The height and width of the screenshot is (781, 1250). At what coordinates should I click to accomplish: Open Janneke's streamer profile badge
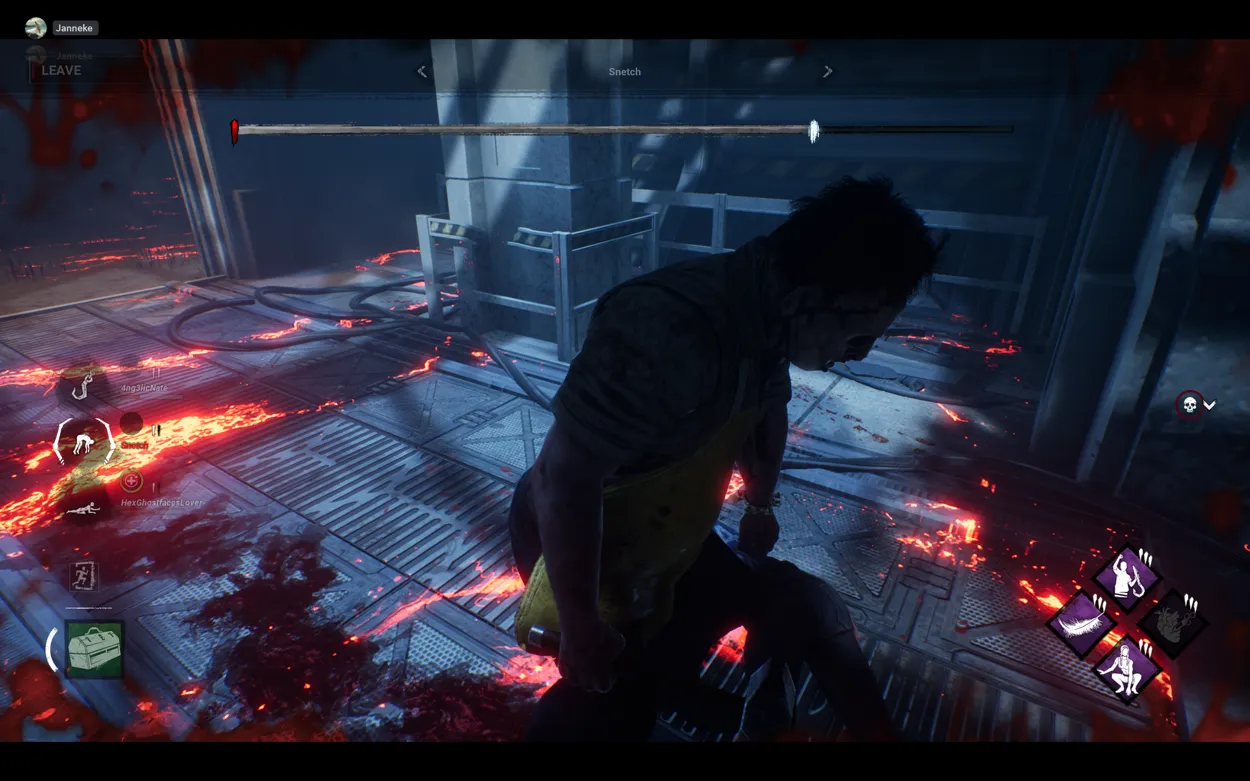click(x=62, y=28)
